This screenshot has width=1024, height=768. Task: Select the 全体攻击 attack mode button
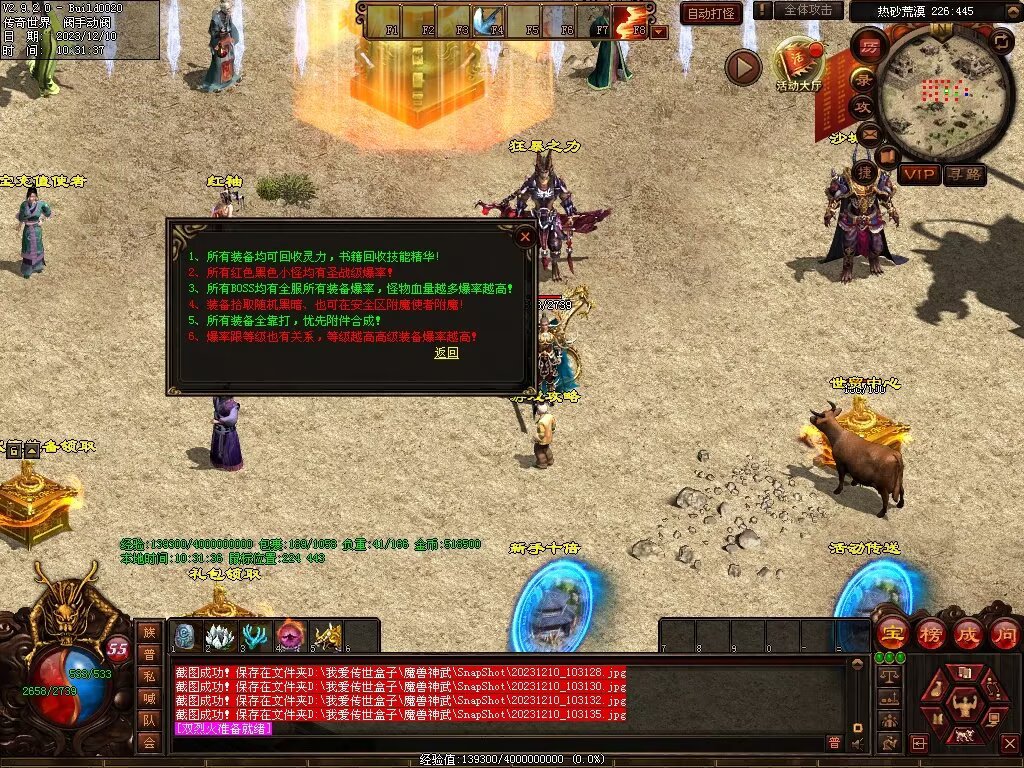[807, 10]
